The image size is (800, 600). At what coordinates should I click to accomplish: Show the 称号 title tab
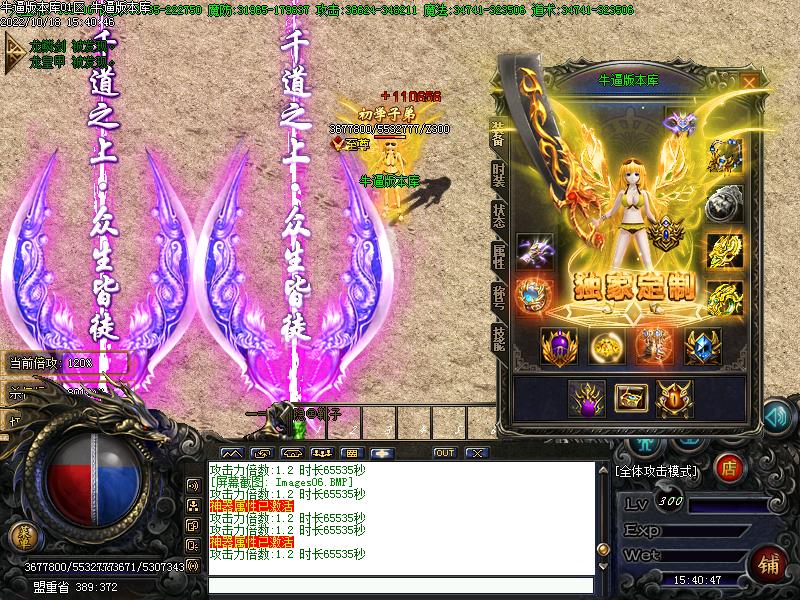point(498,296)
